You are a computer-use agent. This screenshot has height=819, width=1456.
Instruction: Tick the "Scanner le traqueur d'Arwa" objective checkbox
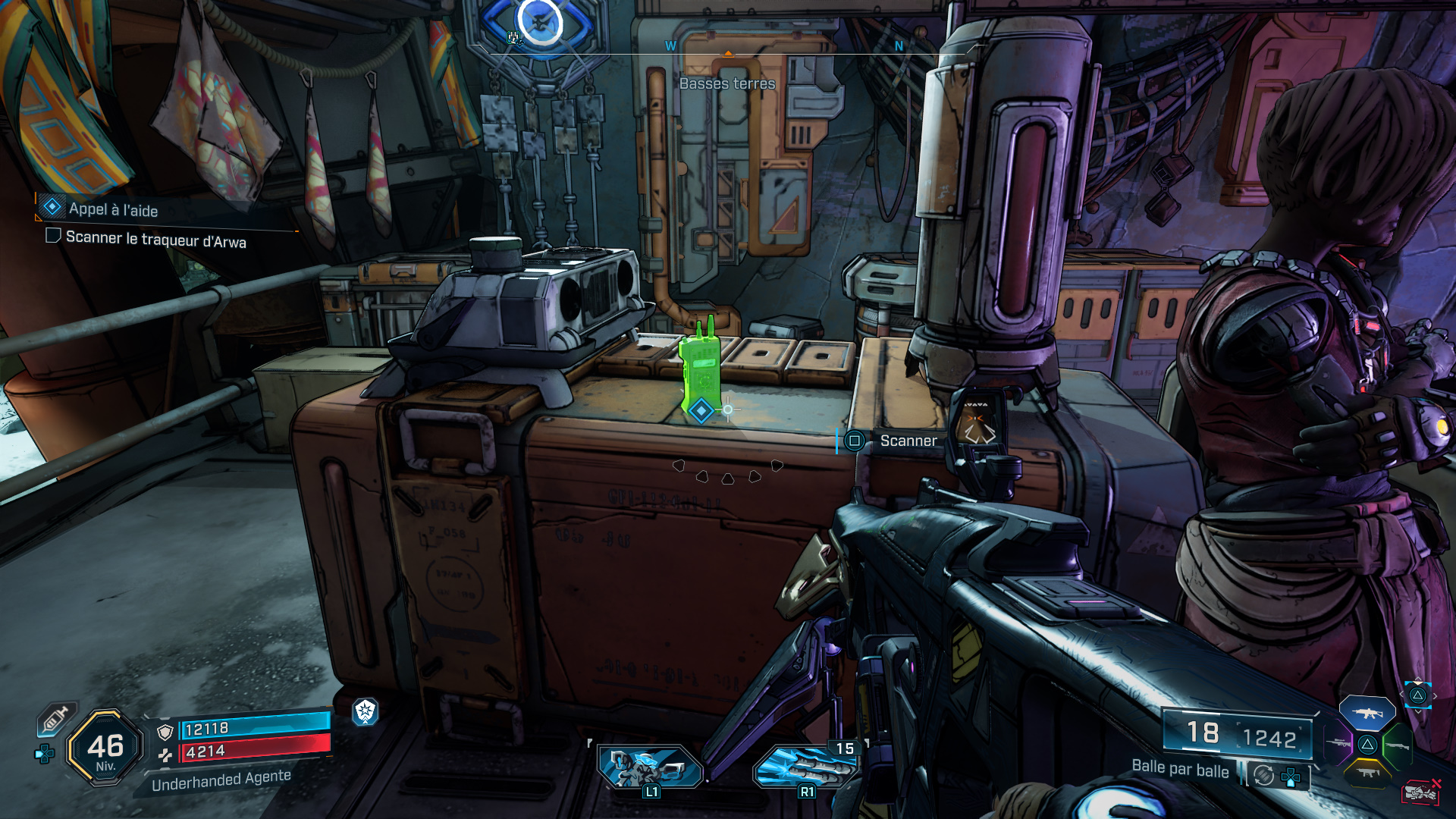point(53,236)
